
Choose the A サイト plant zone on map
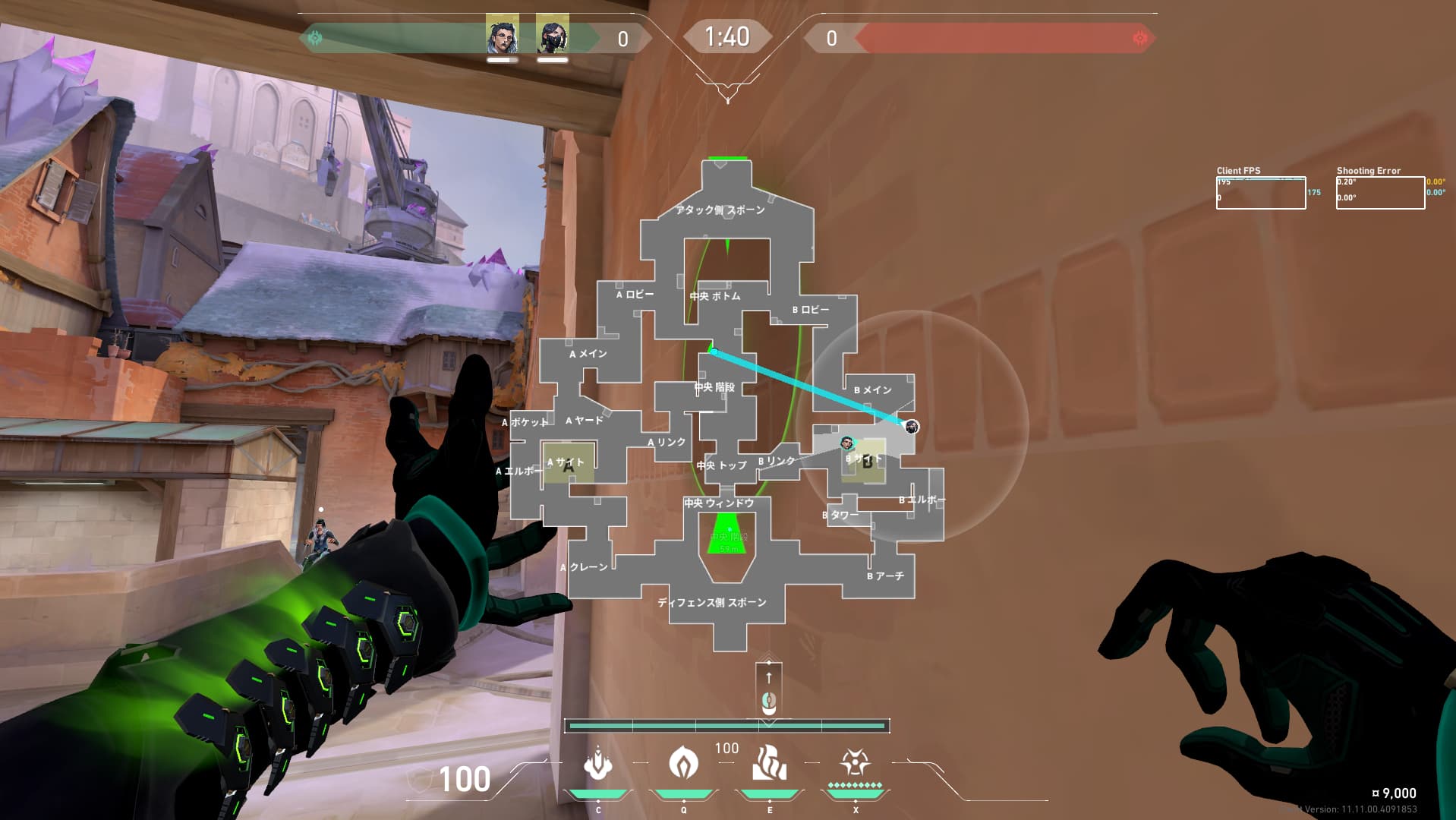click(x=567, y=463)
